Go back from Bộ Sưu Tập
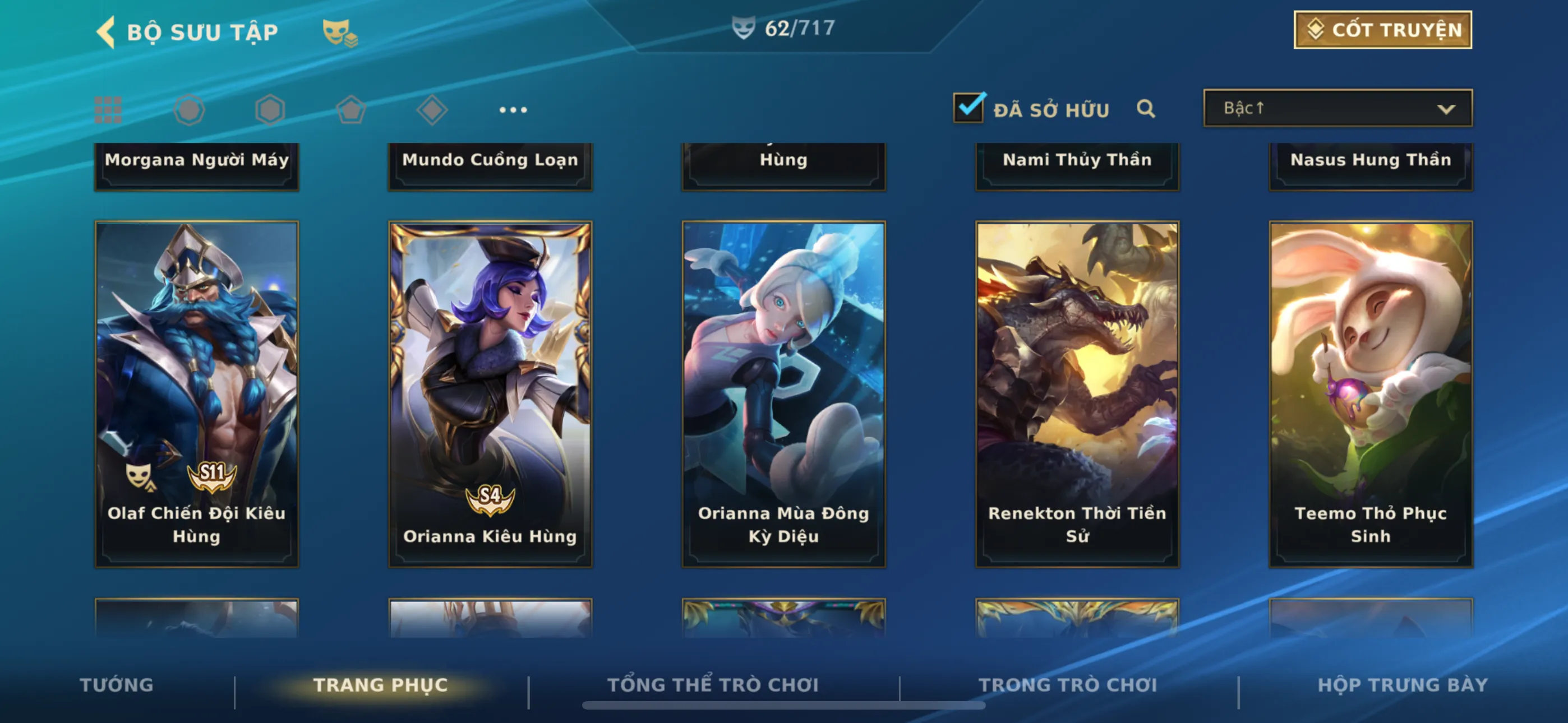The height and width of the screenshot is (723, 1568). [107, 31]
